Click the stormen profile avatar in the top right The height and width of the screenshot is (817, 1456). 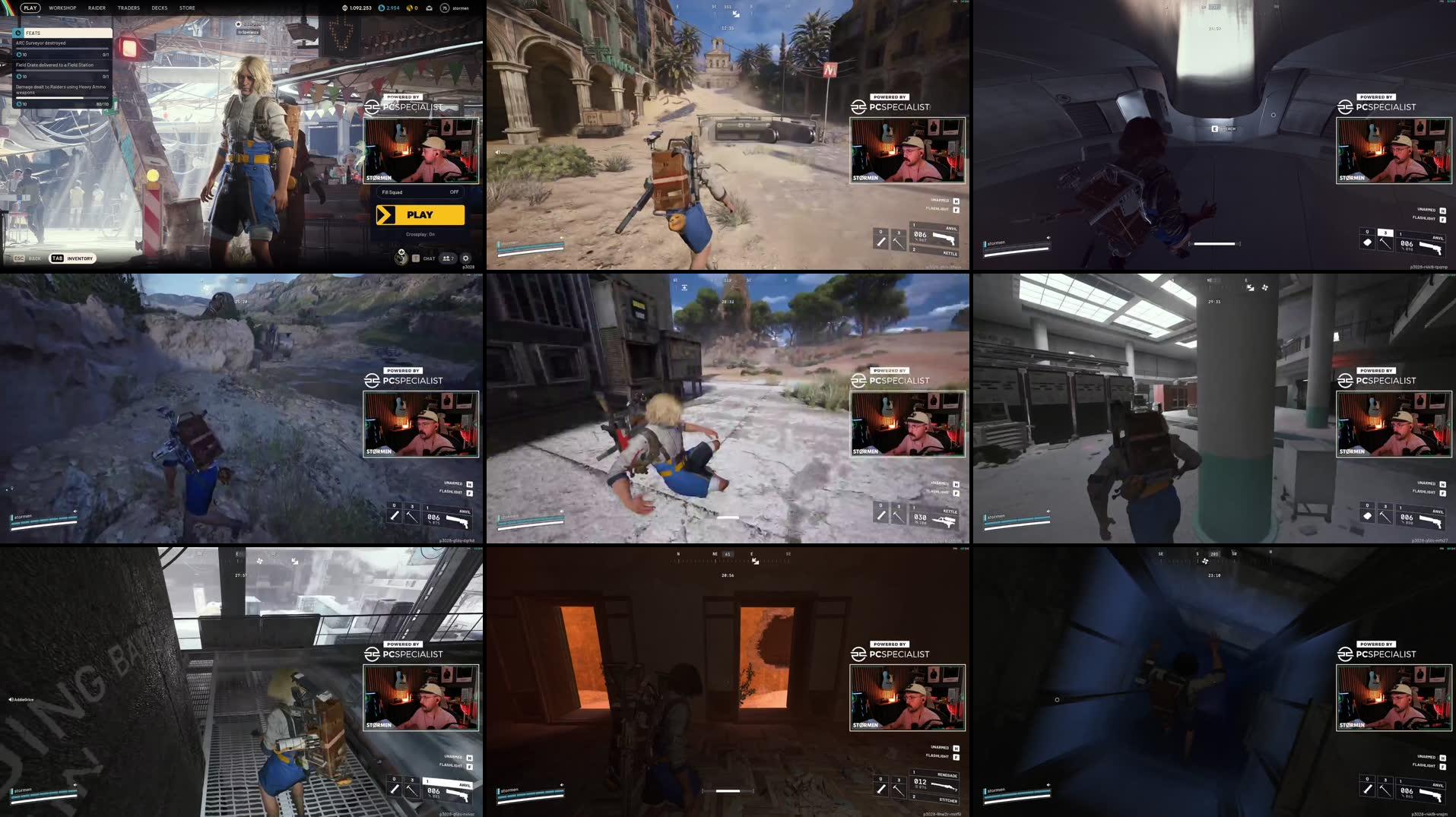[445, 8]
